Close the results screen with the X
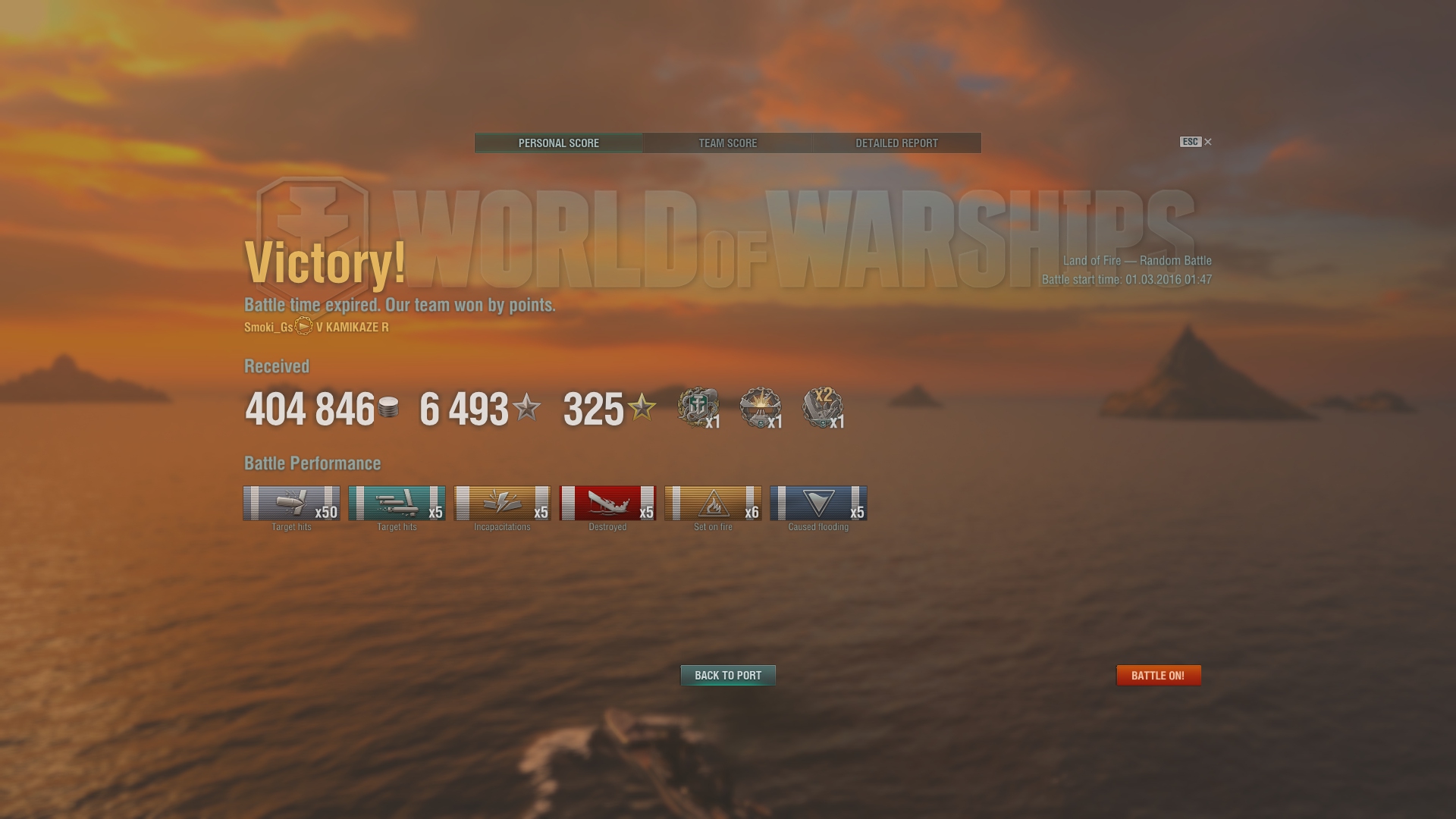The width and height of the screenshot is (1456, 819). point(1208,142)
